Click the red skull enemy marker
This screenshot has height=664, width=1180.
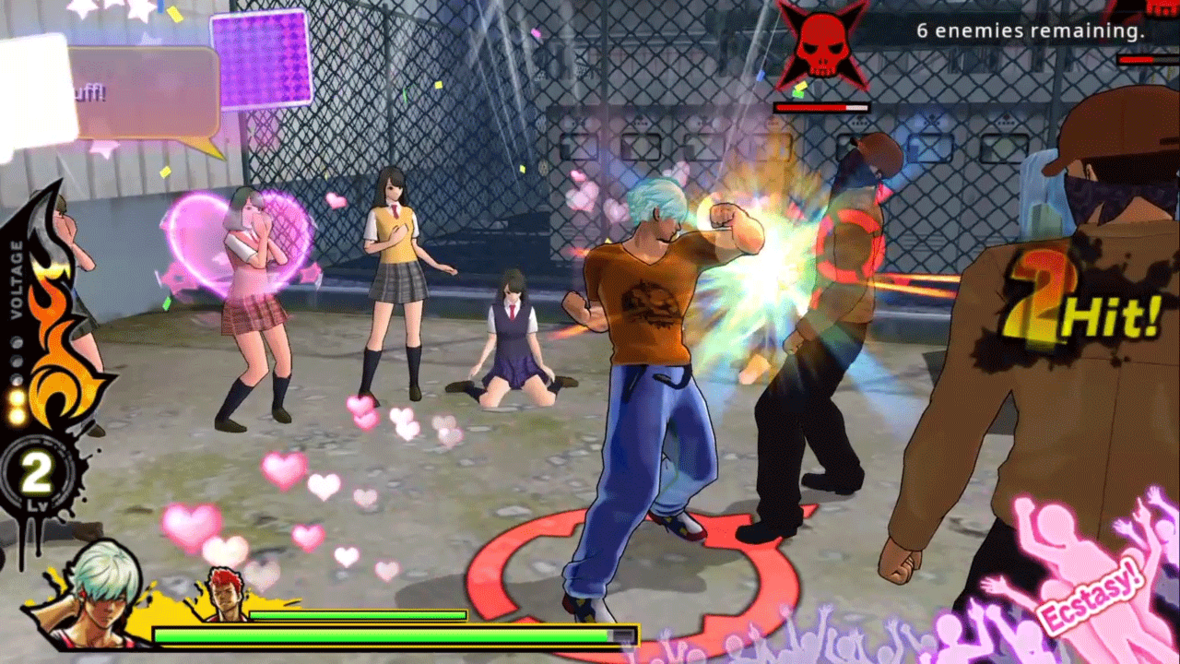(x=824, y=45)
